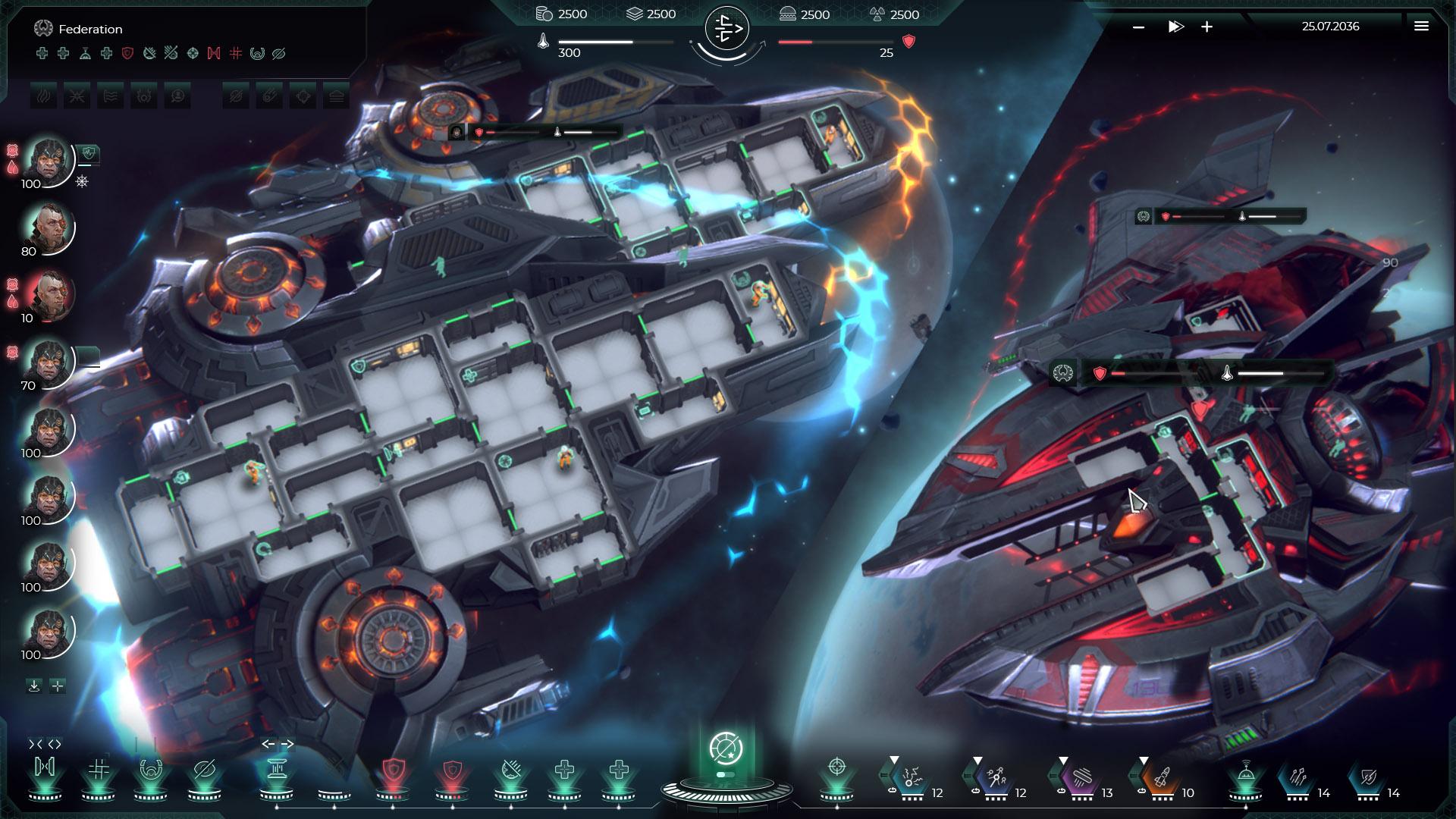Choose the purple beam weapon with 13
Screen dimensions: 1456x819
point(1081,777)
